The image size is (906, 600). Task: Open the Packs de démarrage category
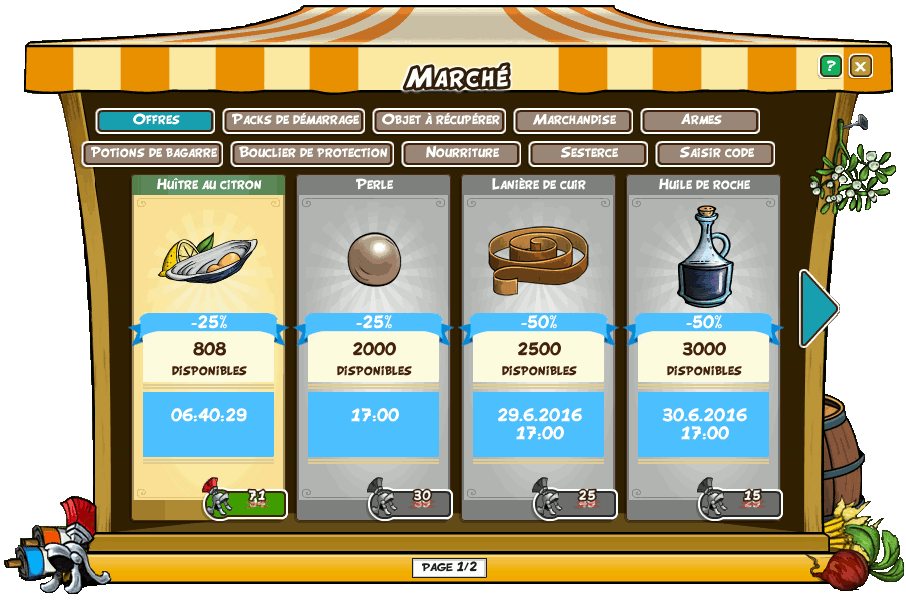click(294, 120)
